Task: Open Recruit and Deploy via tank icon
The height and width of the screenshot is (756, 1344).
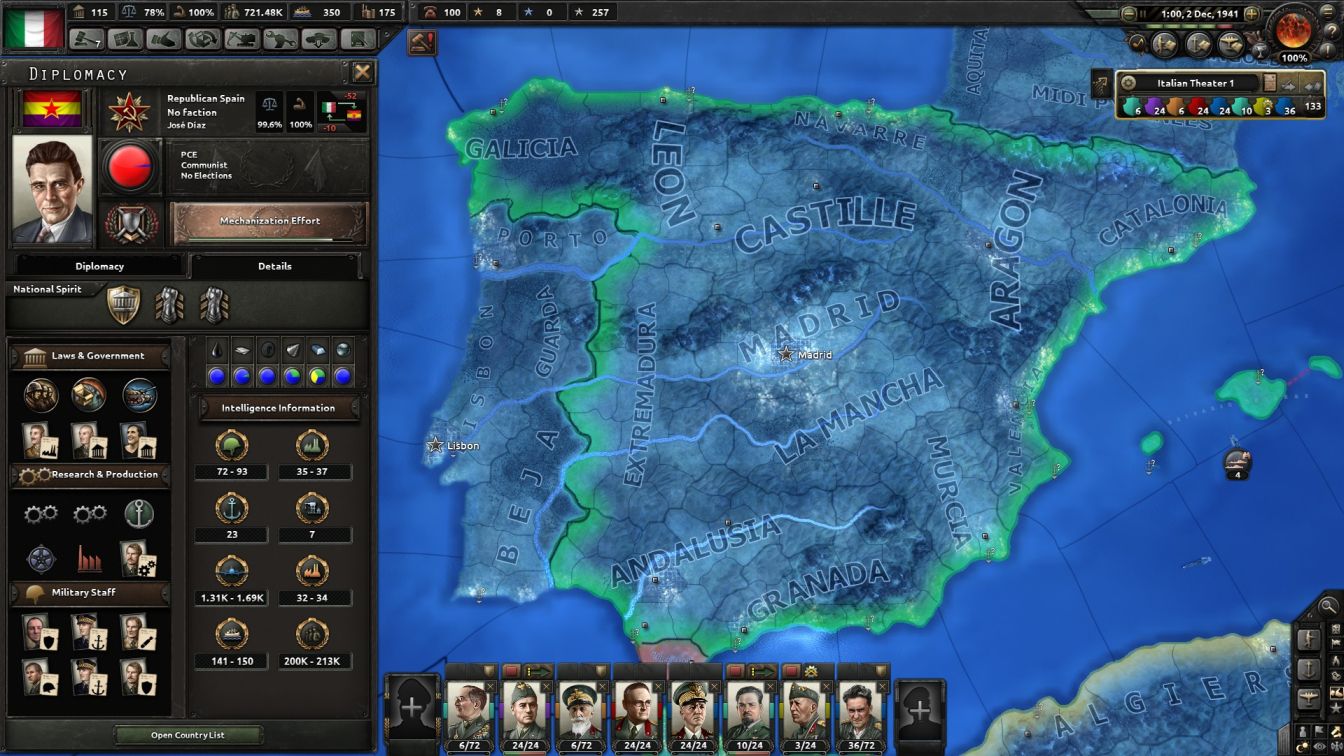Action: (317, 39)
